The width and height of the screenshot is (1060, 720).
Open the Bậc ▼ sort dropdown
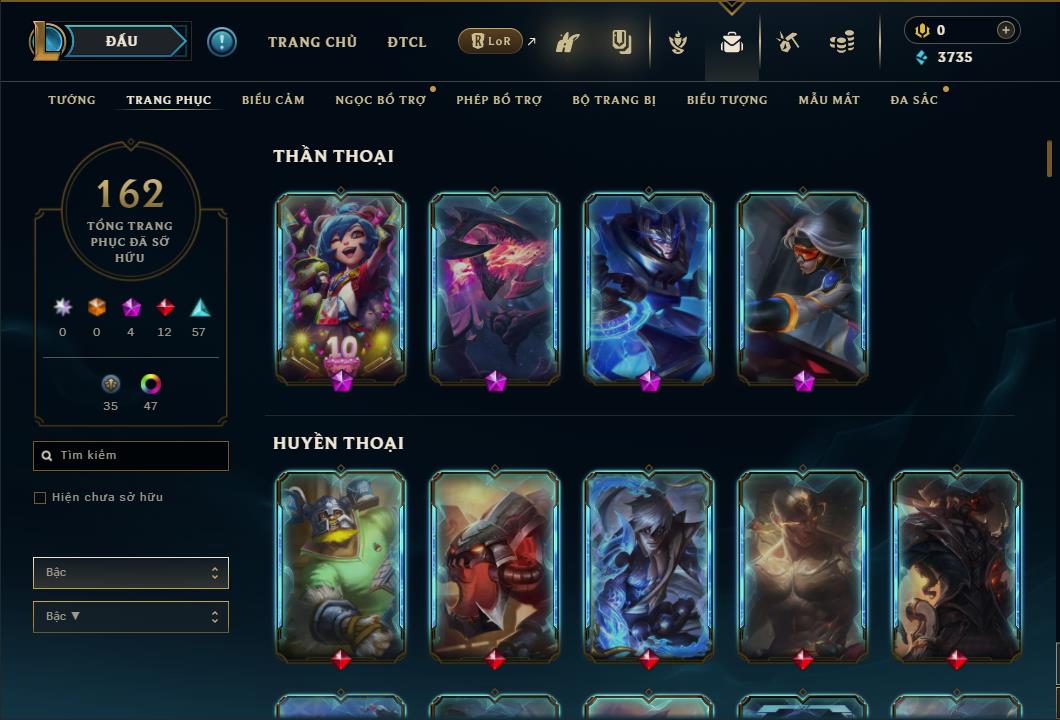point(131,617)
